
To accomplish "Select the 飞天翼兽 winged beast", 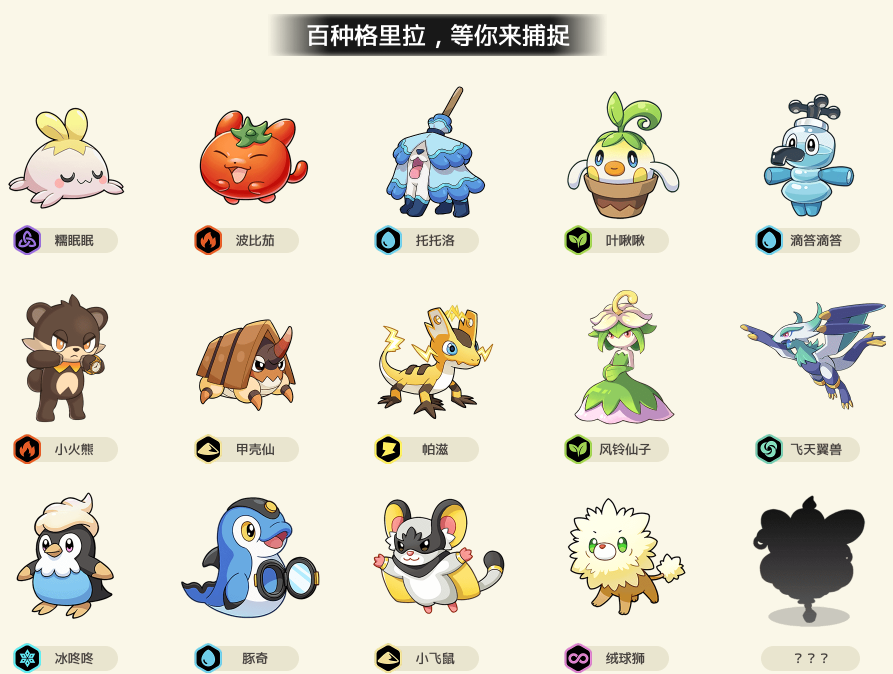I will pos(814,352).
